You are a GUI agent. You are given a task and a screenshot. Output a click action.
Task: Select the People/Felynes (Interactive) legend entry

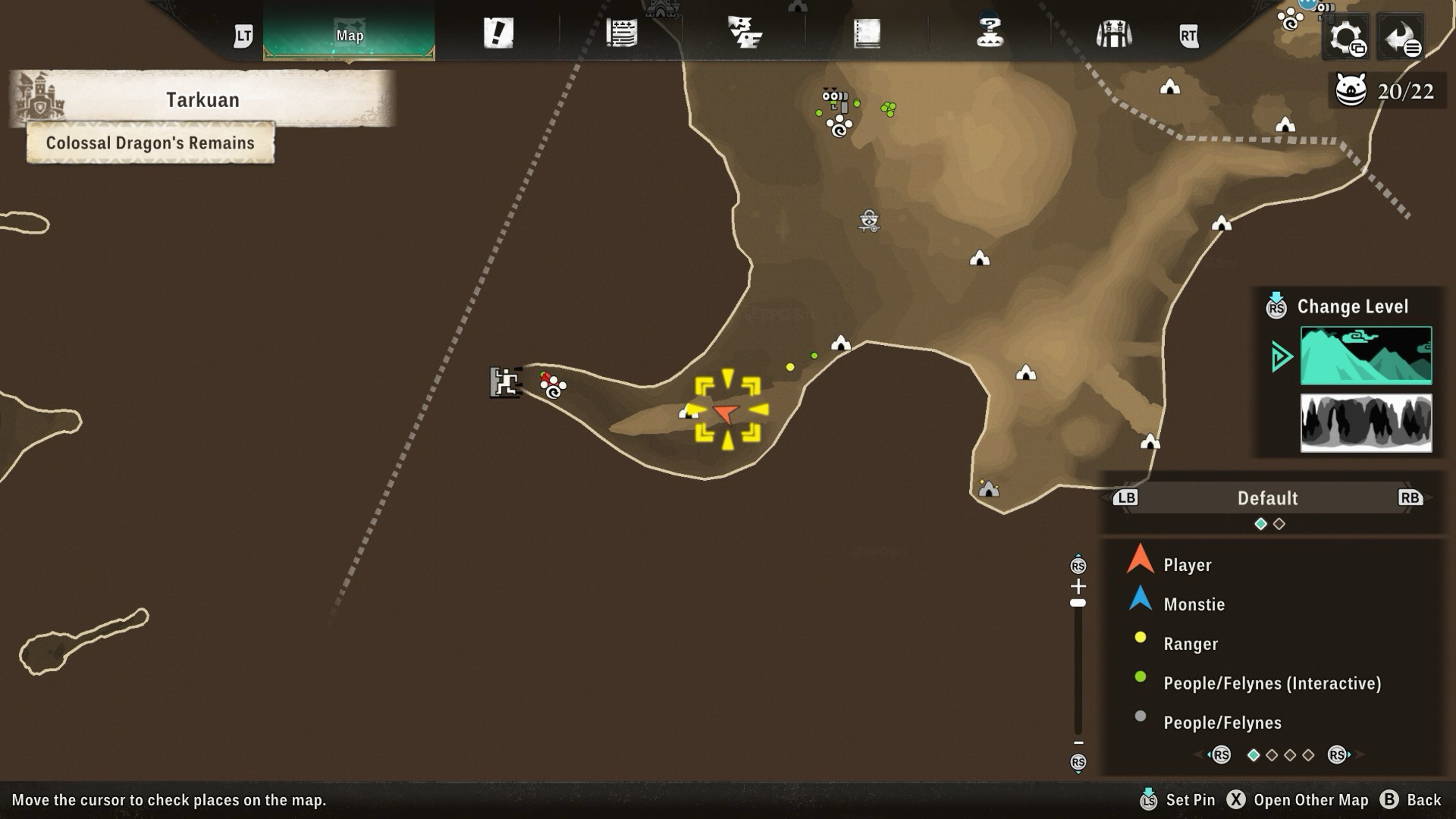click(x=1272, y=684)
